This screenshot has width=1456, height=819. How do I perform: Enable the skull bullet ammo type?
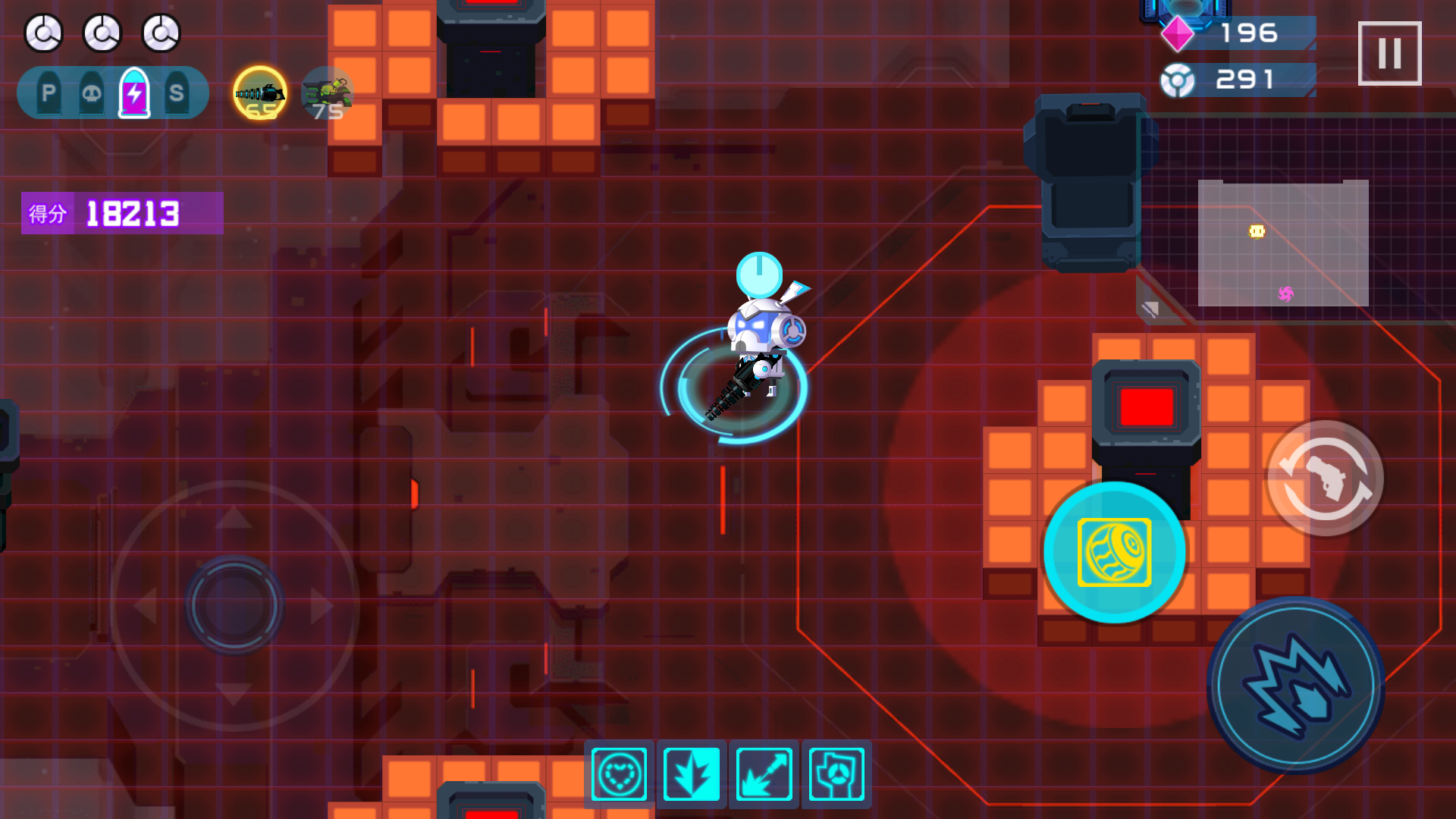pos(90,93)
